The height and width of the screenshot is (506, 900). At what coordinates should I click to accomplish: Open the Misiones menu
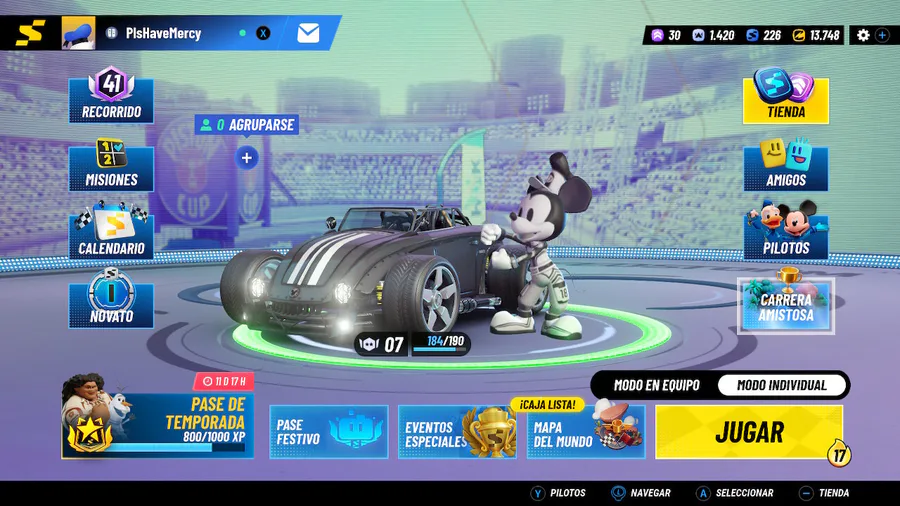click(111, 166)
